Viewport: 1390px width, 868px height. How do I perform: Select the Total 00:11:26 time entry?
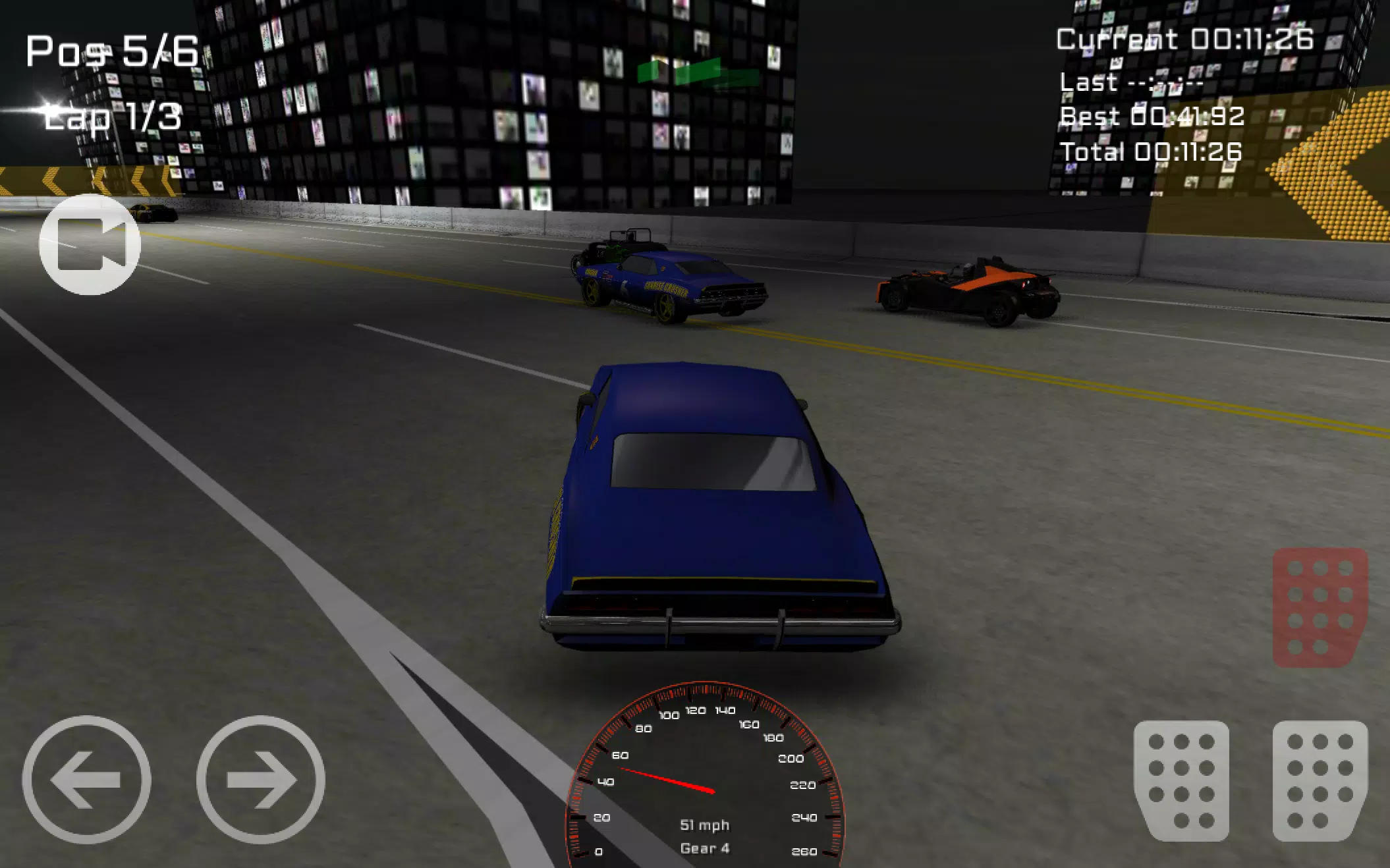(1151, 152)
